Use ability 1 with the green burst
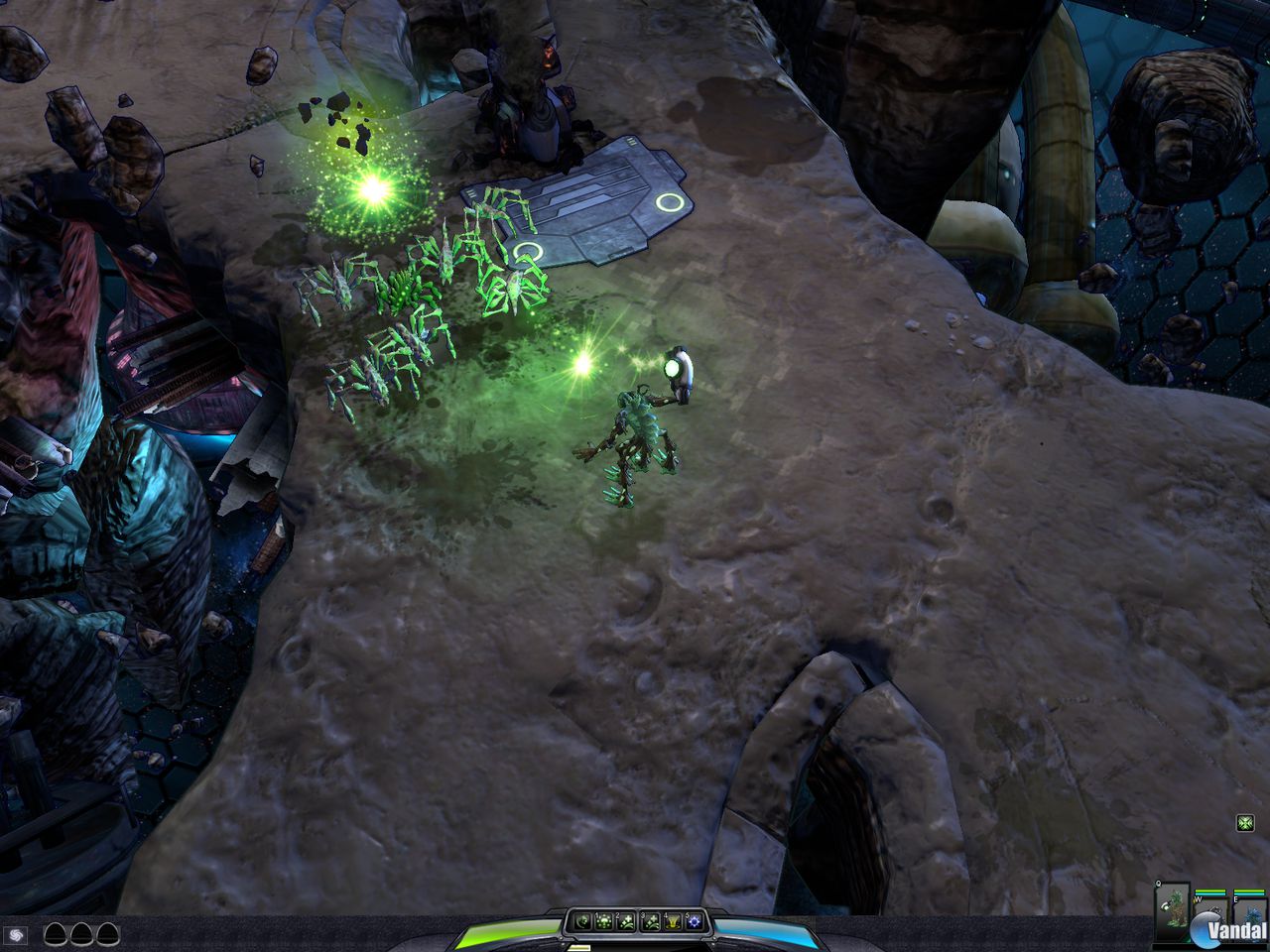 604,922
